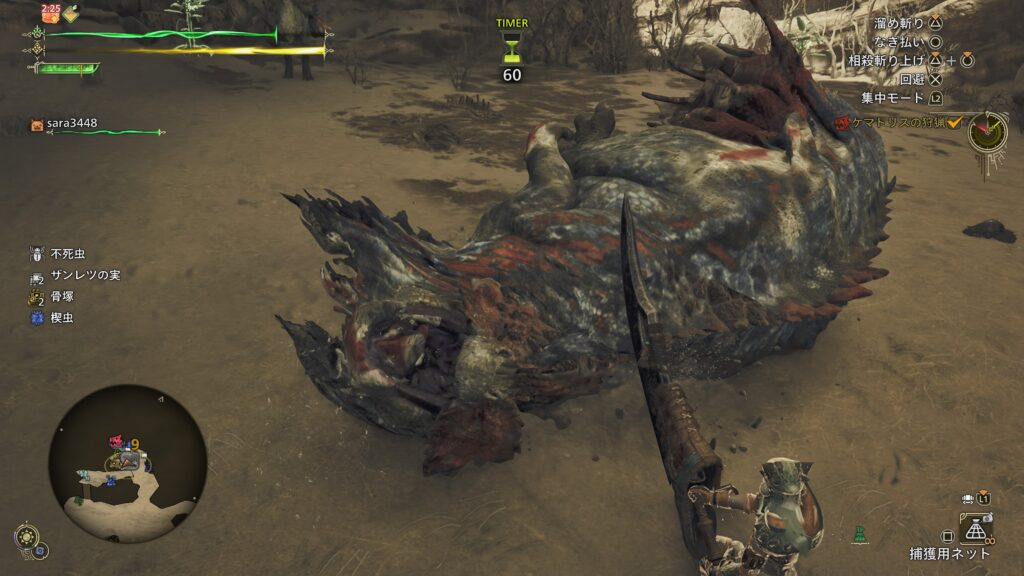Select party member sara3448

coord(72,125)
